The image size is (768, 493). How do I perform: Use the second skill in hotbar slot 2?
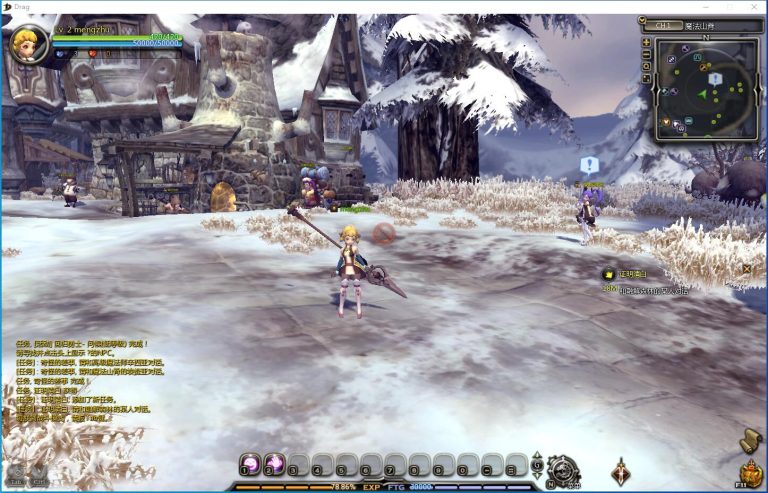[273, 465]
